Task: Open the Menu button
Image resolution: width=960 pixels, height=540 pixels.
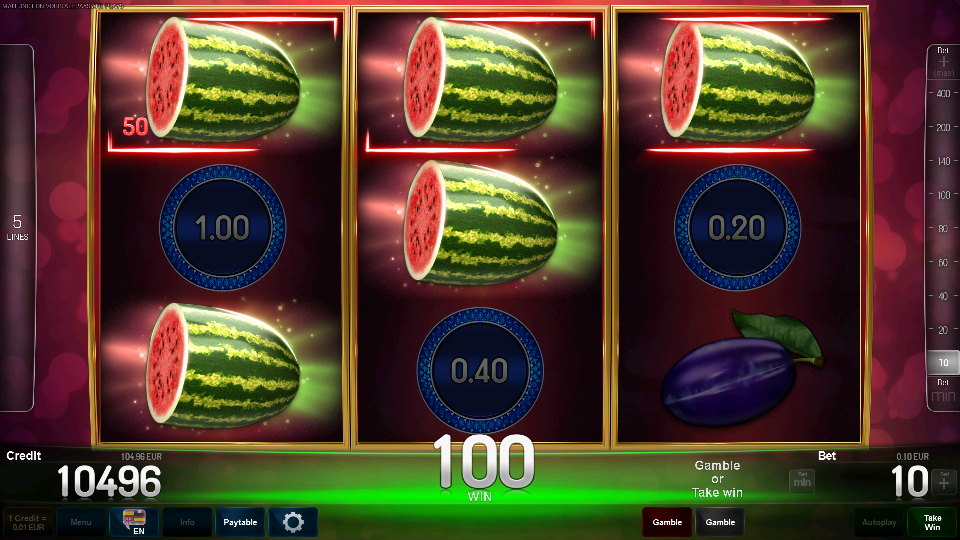Action: pos(81,522)
